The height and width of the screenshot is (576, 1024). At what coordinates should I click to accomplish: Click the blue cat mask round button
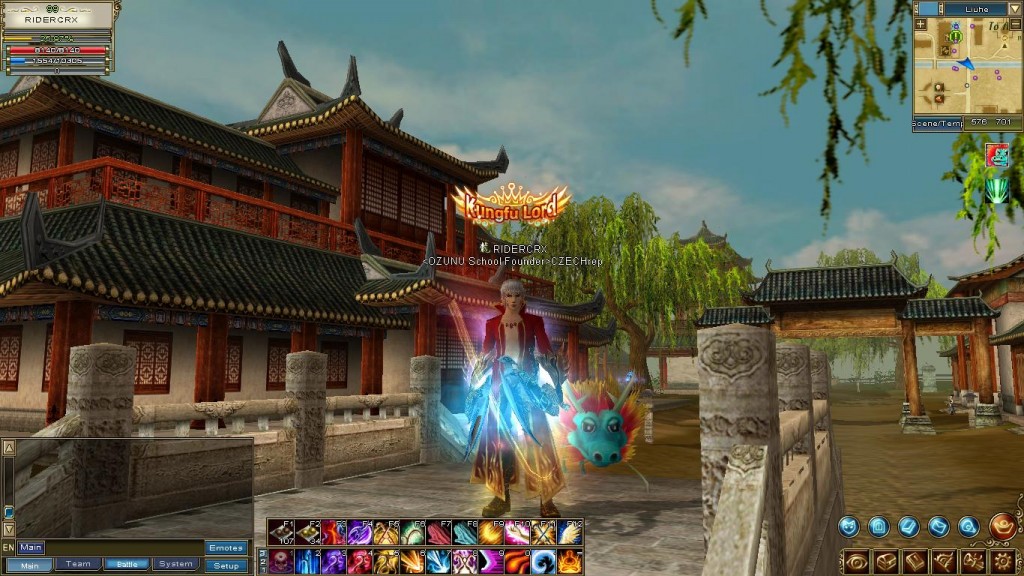coord(849,526)
